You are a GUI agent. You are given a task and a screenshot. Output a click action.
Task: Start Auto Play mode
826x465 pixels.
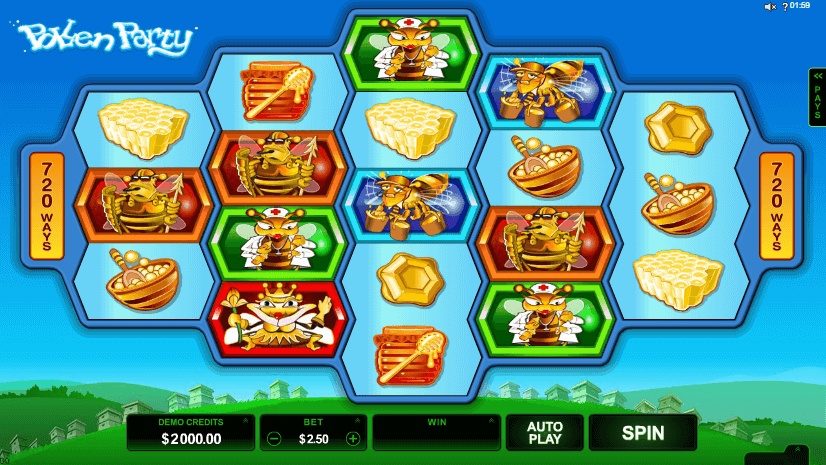click(x=545, y=433)
